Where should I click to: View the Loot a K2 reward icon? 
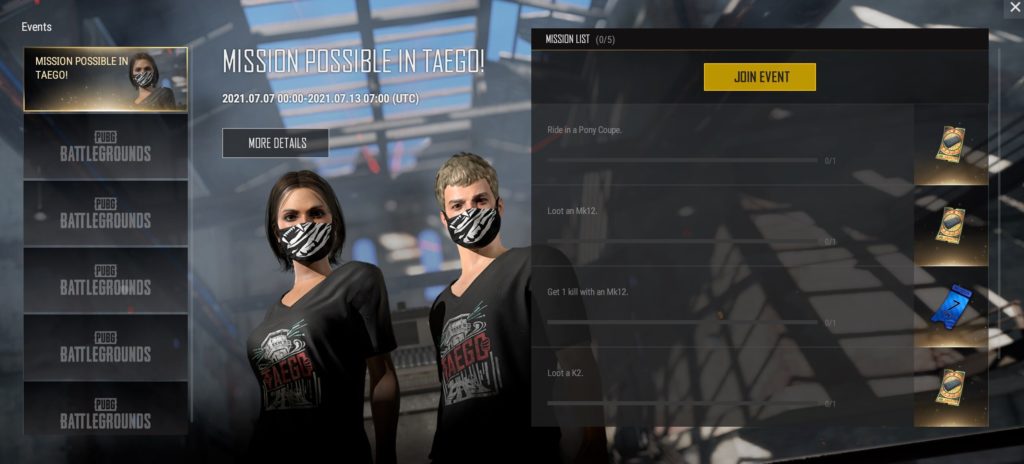tap(950, 387)
